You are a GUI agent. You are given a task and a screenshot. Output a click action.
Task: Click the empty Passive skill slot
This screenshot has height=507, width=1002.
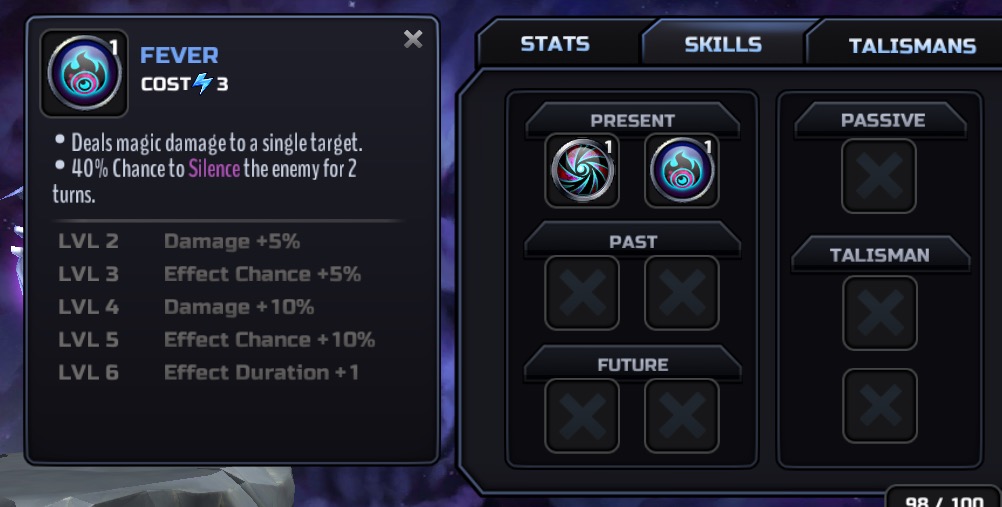[x=879, y=176]
